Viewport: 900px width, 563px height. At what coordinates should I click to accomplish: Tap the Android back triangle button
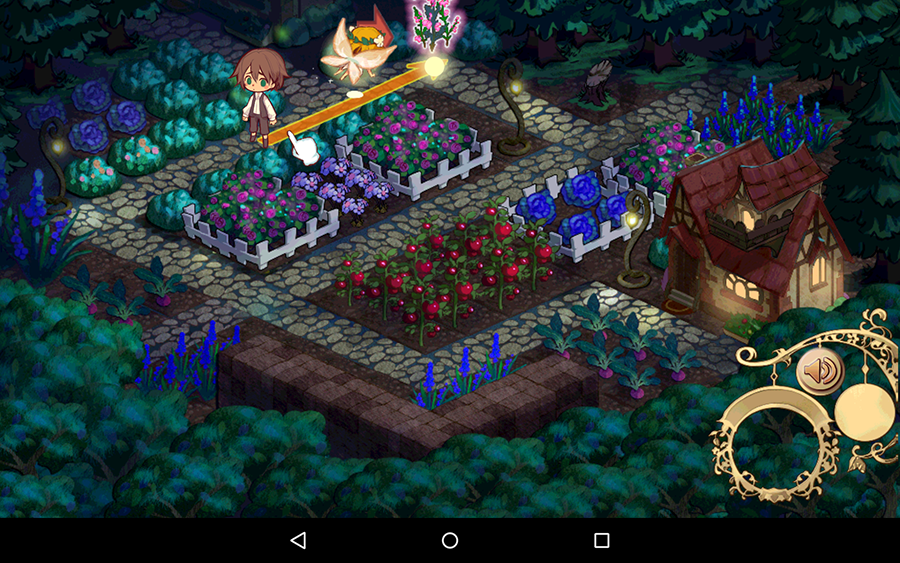[298, 540]
